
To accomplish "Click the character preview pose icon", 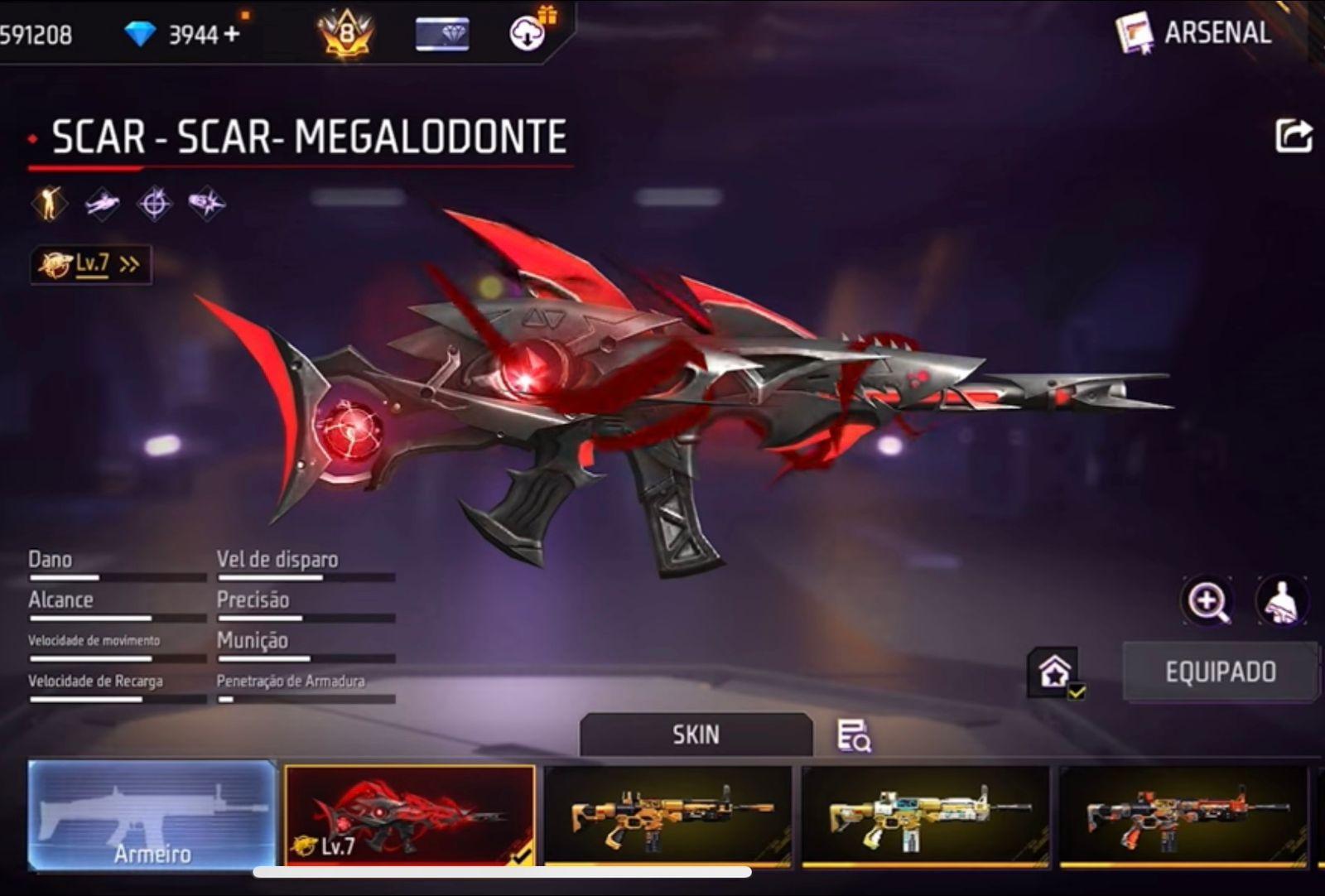I will click(x=1279, y=602).
